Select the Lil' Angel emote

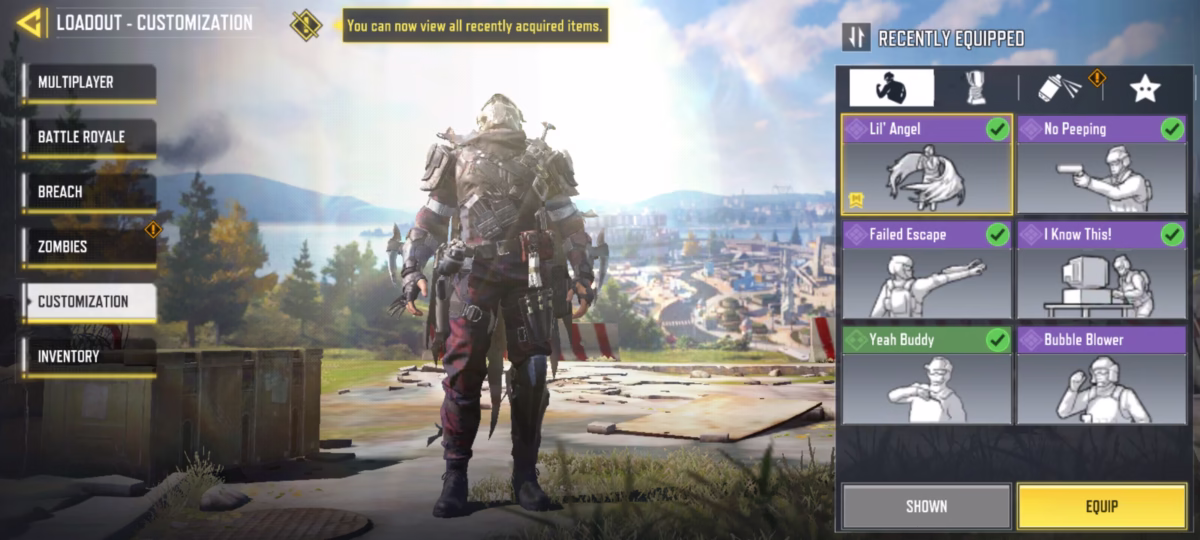(926, 165)
